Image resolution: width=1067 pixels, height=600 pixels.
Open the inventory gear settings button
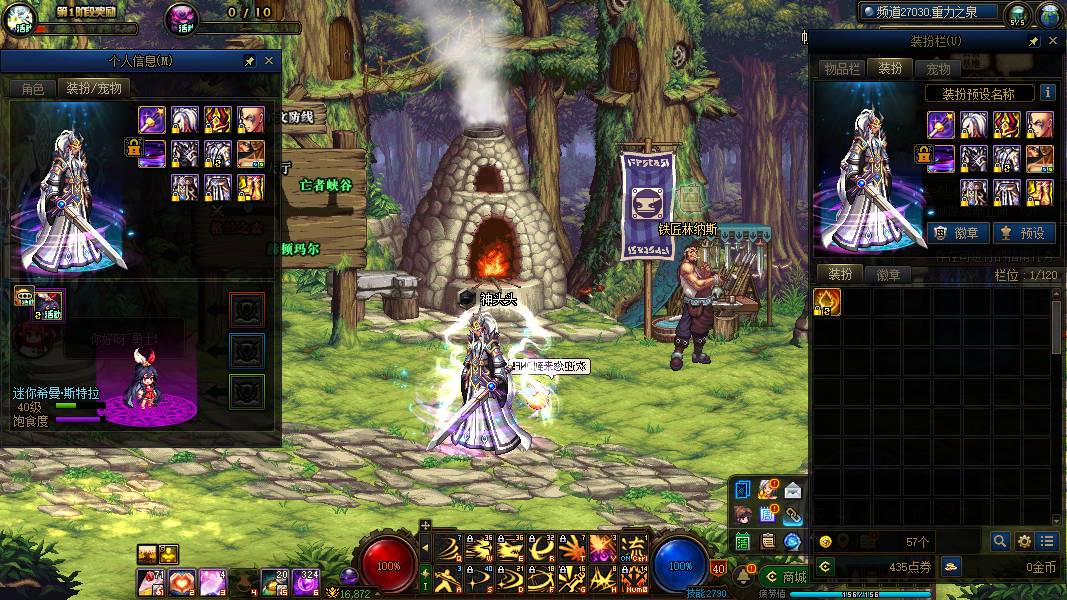click(x=1024, y=541)
